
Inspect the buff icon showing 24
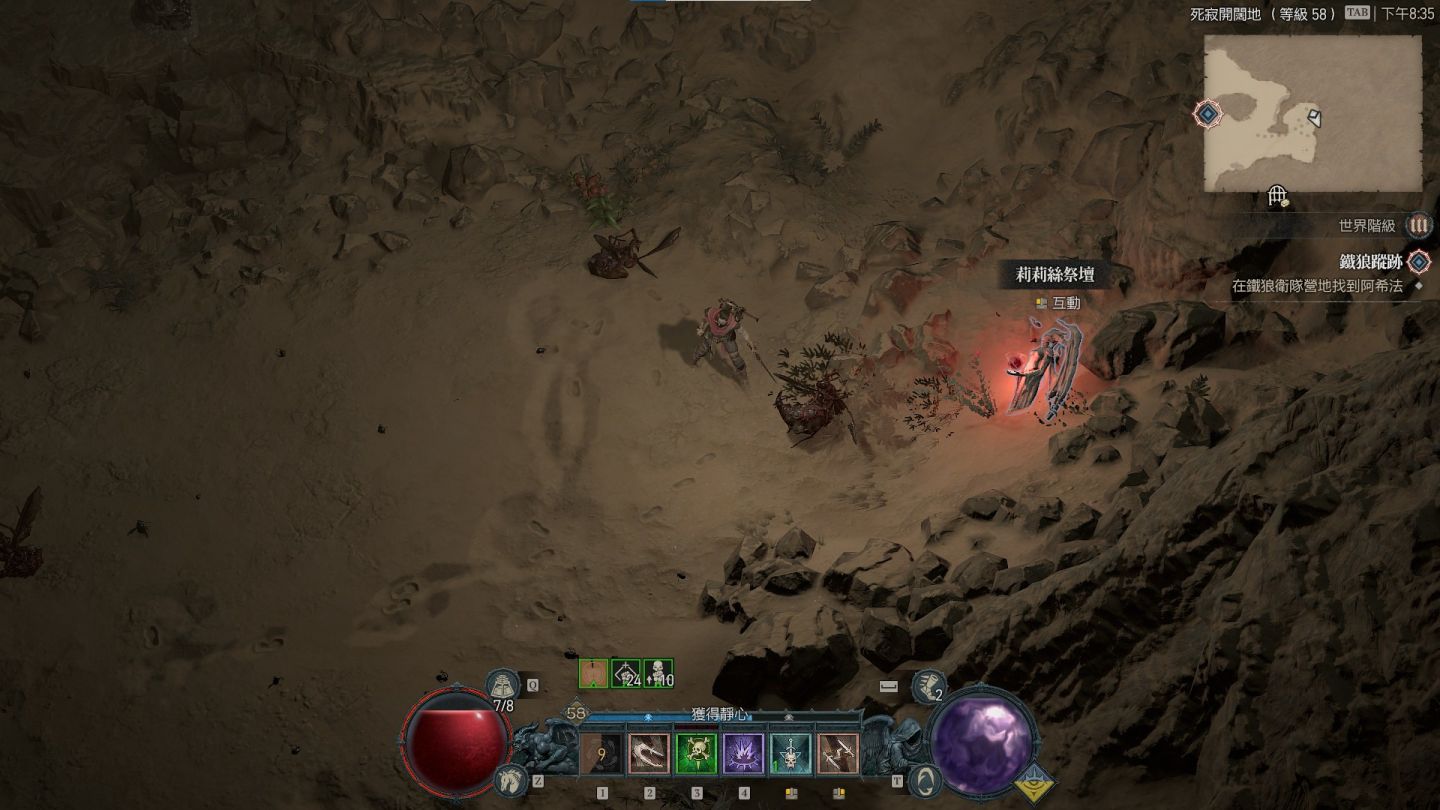point(626,674)
